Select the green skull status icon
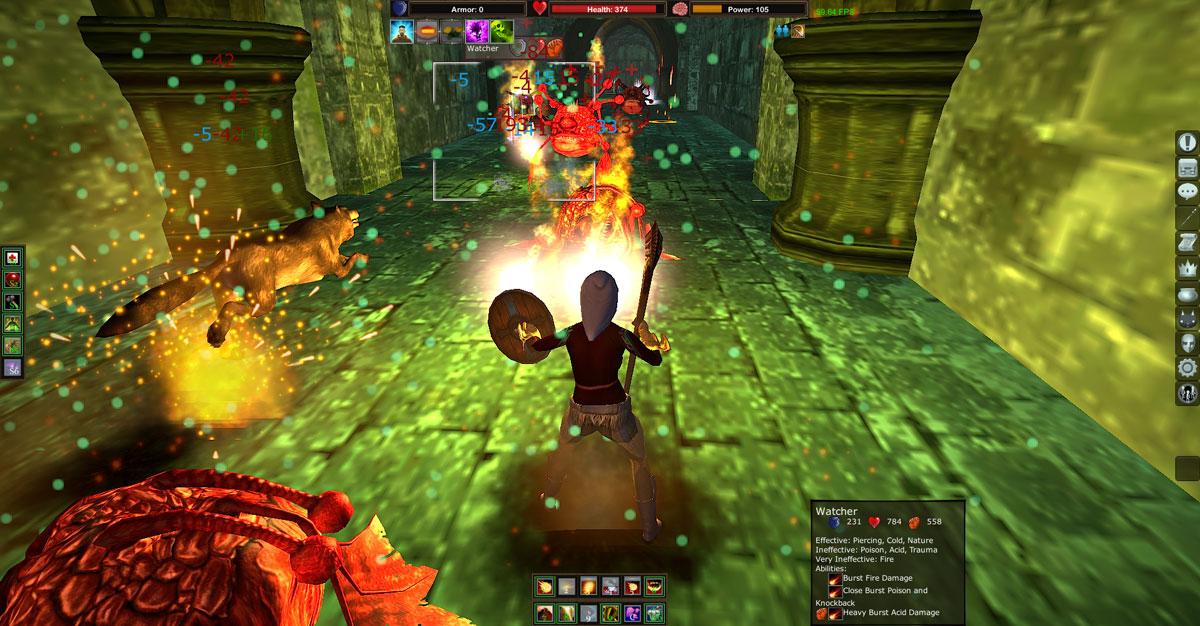The image size is (1200, 626). click(502, 30)
